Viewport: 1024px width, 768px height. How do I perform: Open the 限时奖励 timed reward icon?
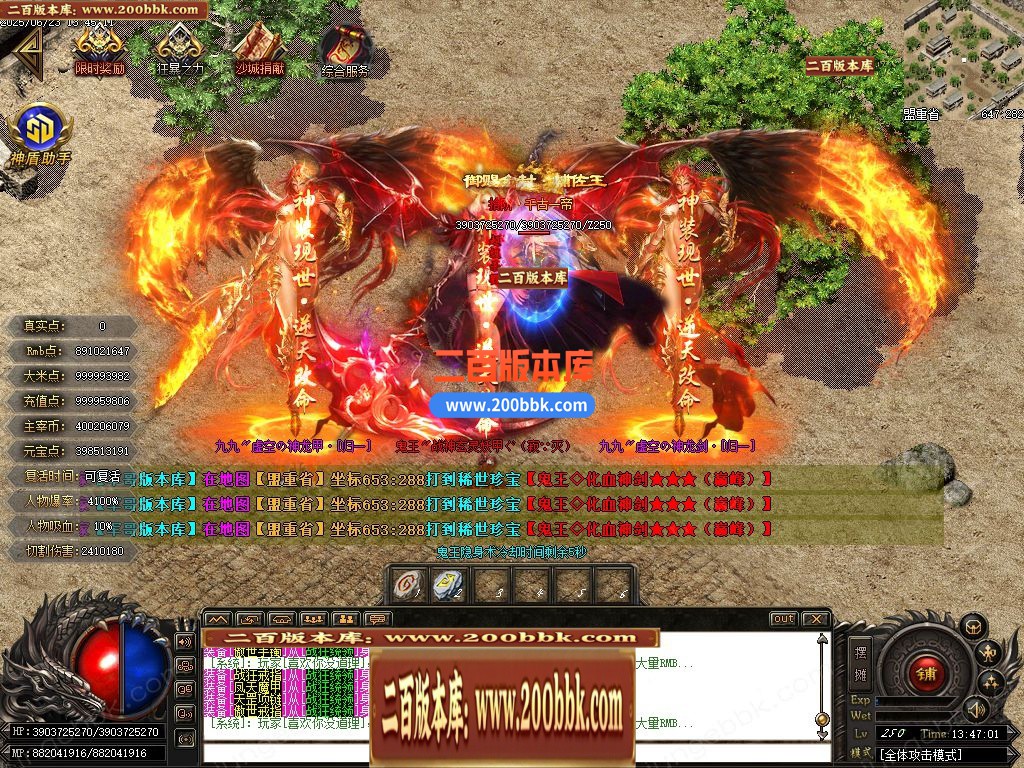(99, 48)
